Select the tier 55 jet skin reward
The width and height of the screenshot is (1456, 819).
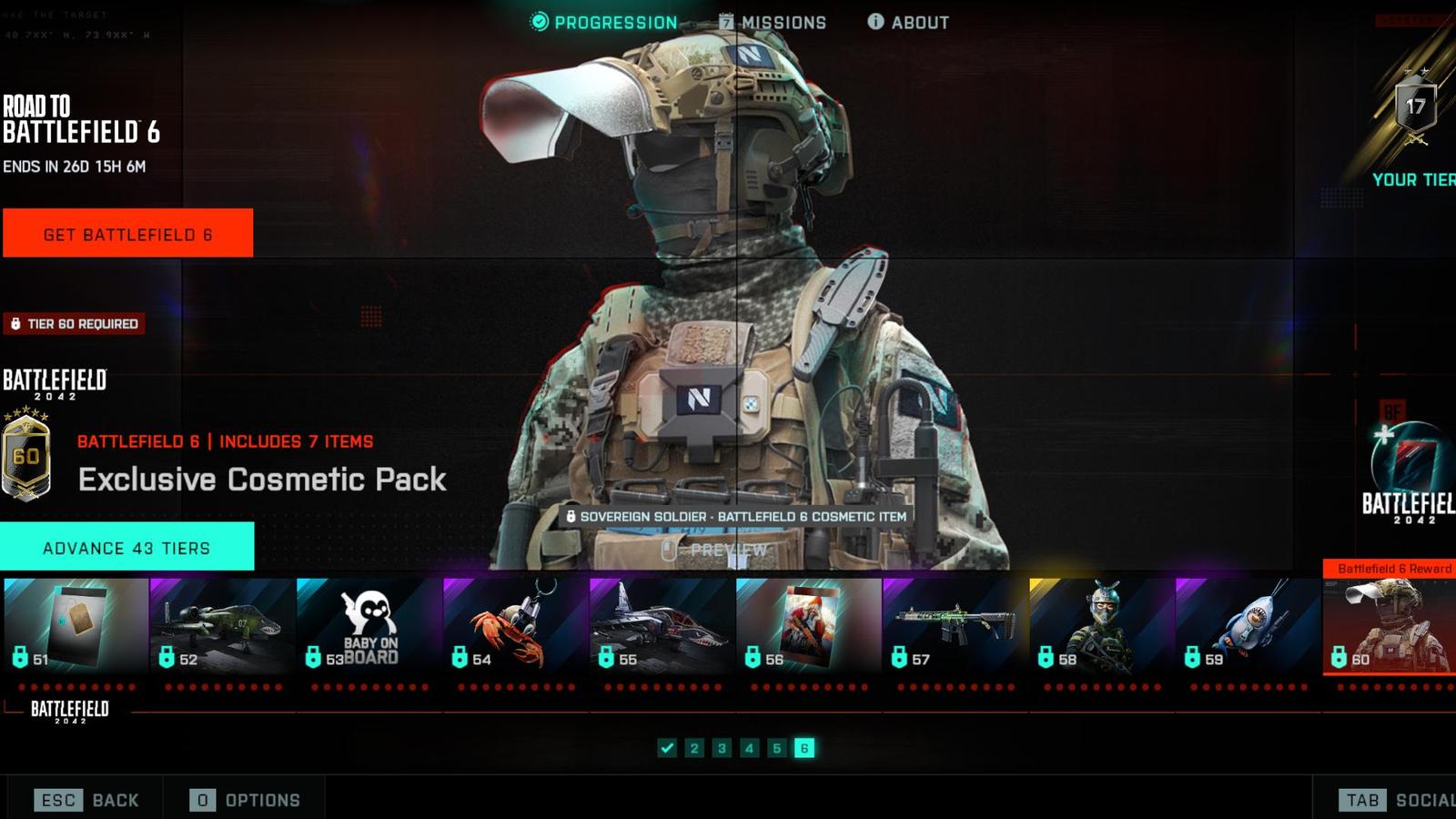(x=662, y=625)
